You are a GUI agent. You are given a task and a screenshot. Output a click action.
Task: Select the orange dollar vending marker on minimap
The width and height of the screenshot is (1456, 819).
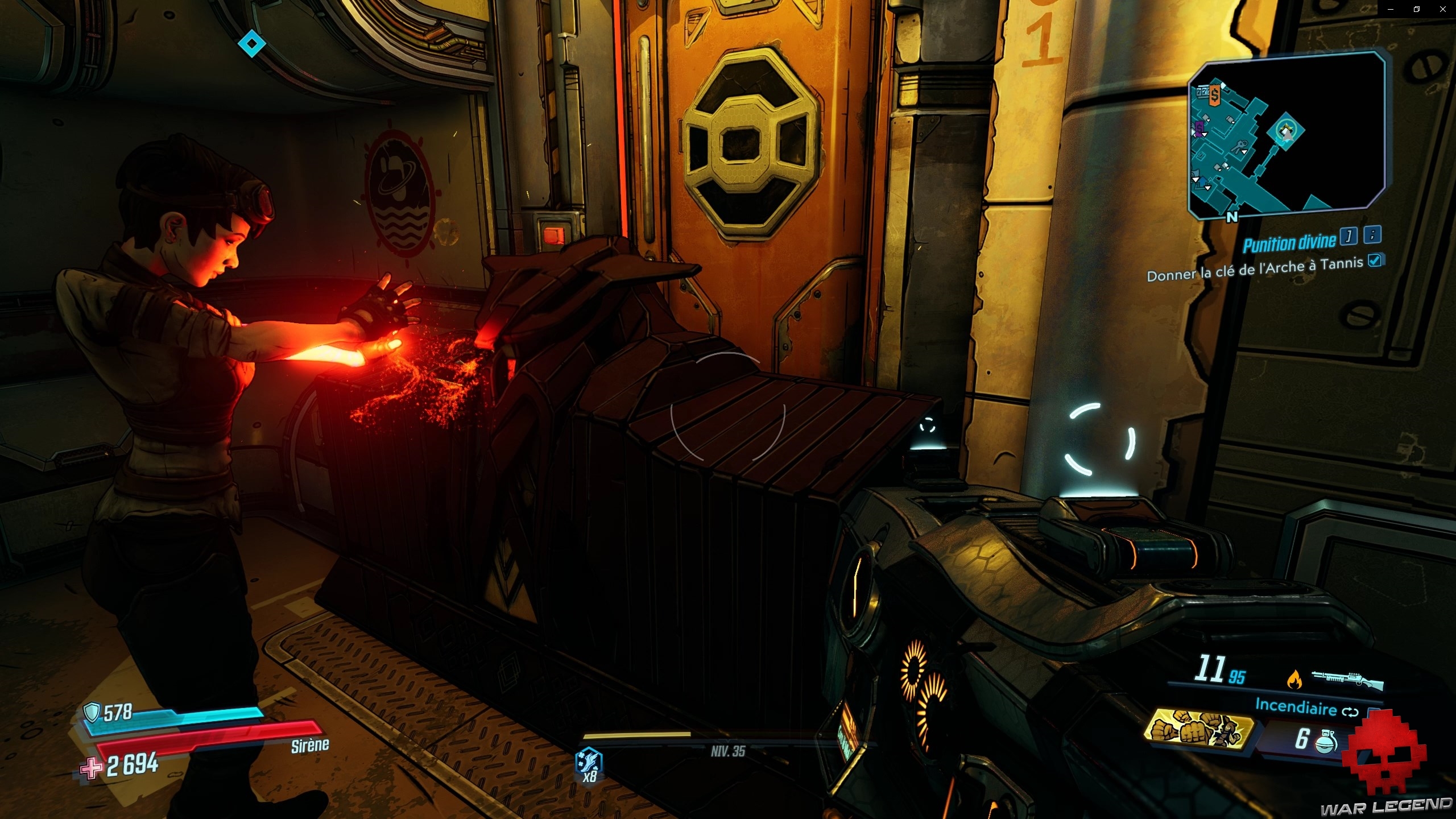(x=1214, y=94)
